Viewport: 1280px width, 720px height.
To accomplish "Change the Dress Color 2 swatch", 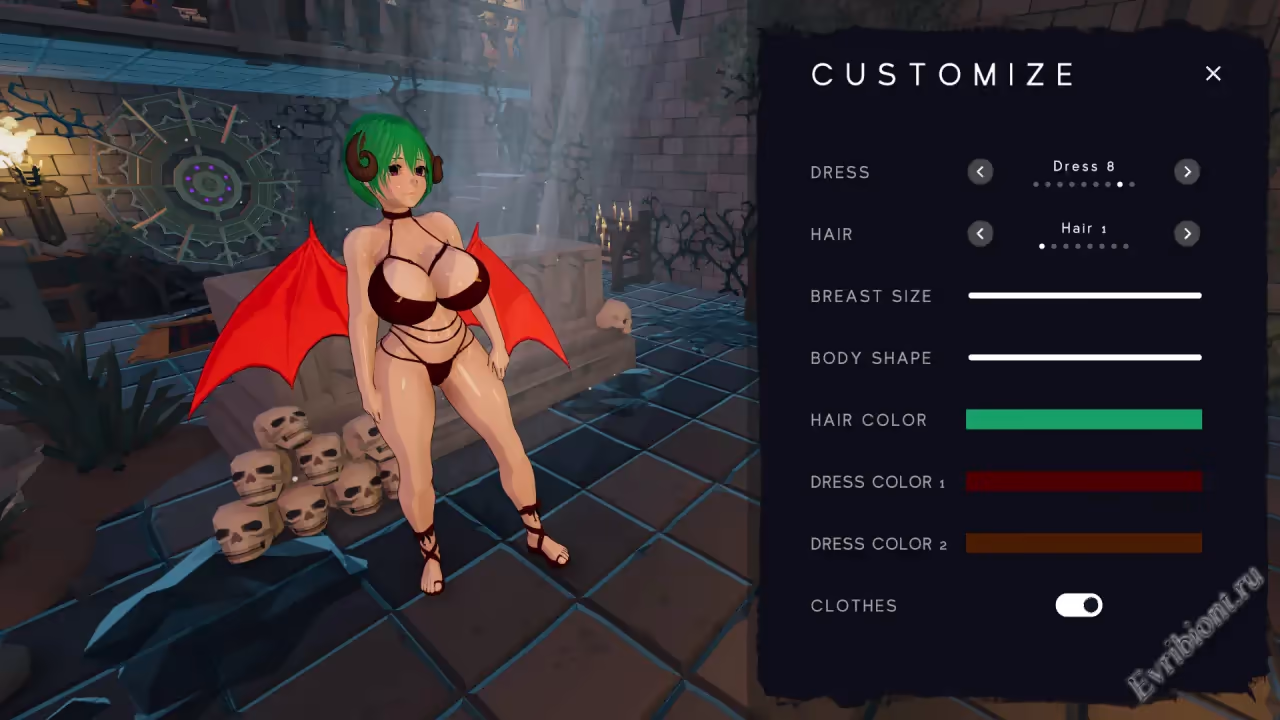I will click(x=1084, y=544).
